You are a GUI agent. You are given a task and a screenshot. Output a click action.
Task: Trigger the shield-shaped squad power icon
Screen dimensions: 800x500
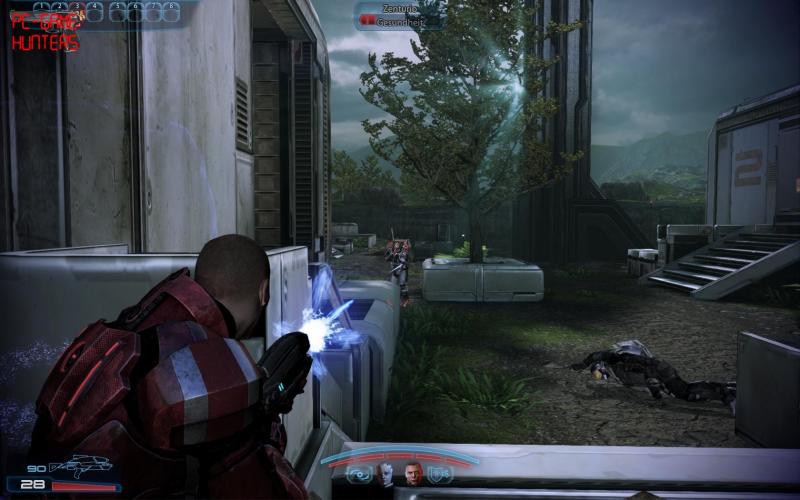click(x=440, y=474)
